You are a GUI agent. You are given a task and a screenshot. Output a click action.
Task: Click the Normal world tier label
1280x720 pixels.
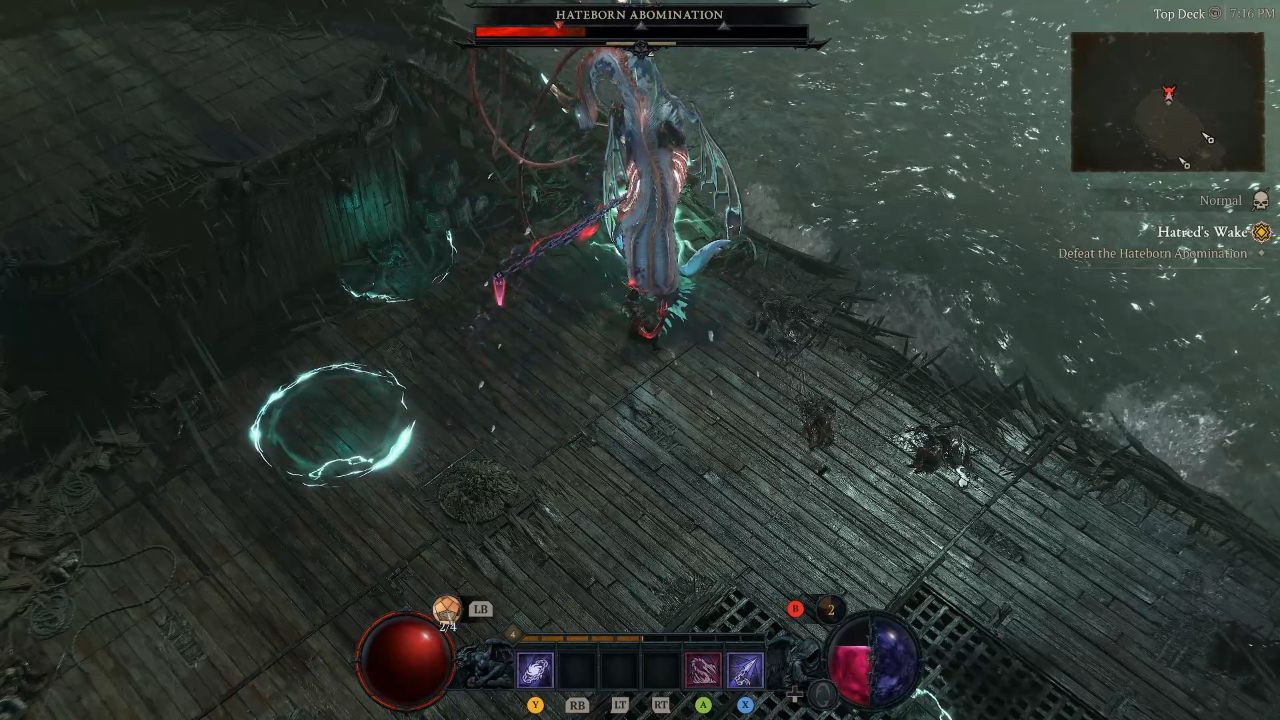(x=1219, y=200)
